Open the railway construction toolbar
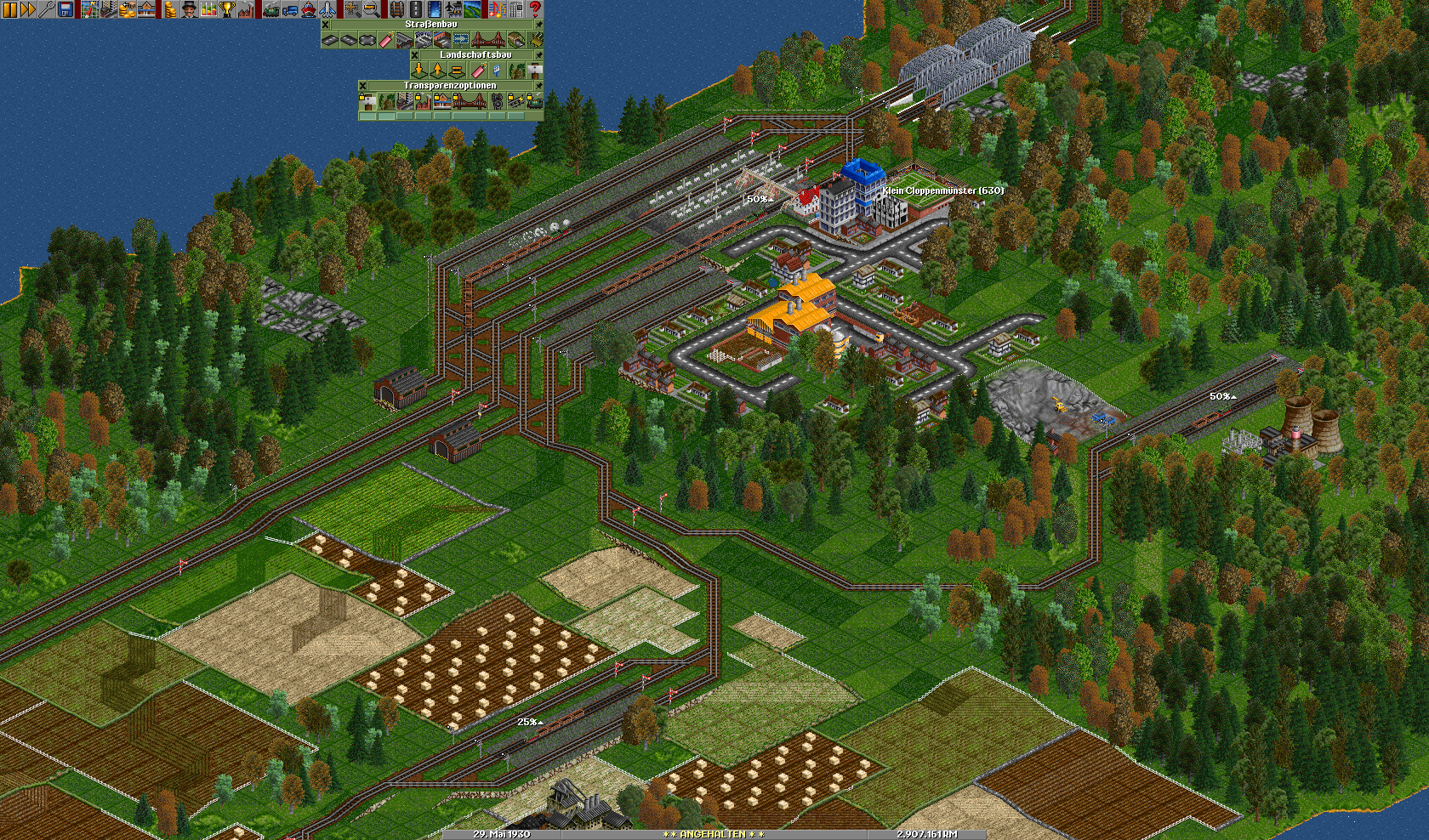The width and height of the screenshot is (1429, 840). [396, 9]
